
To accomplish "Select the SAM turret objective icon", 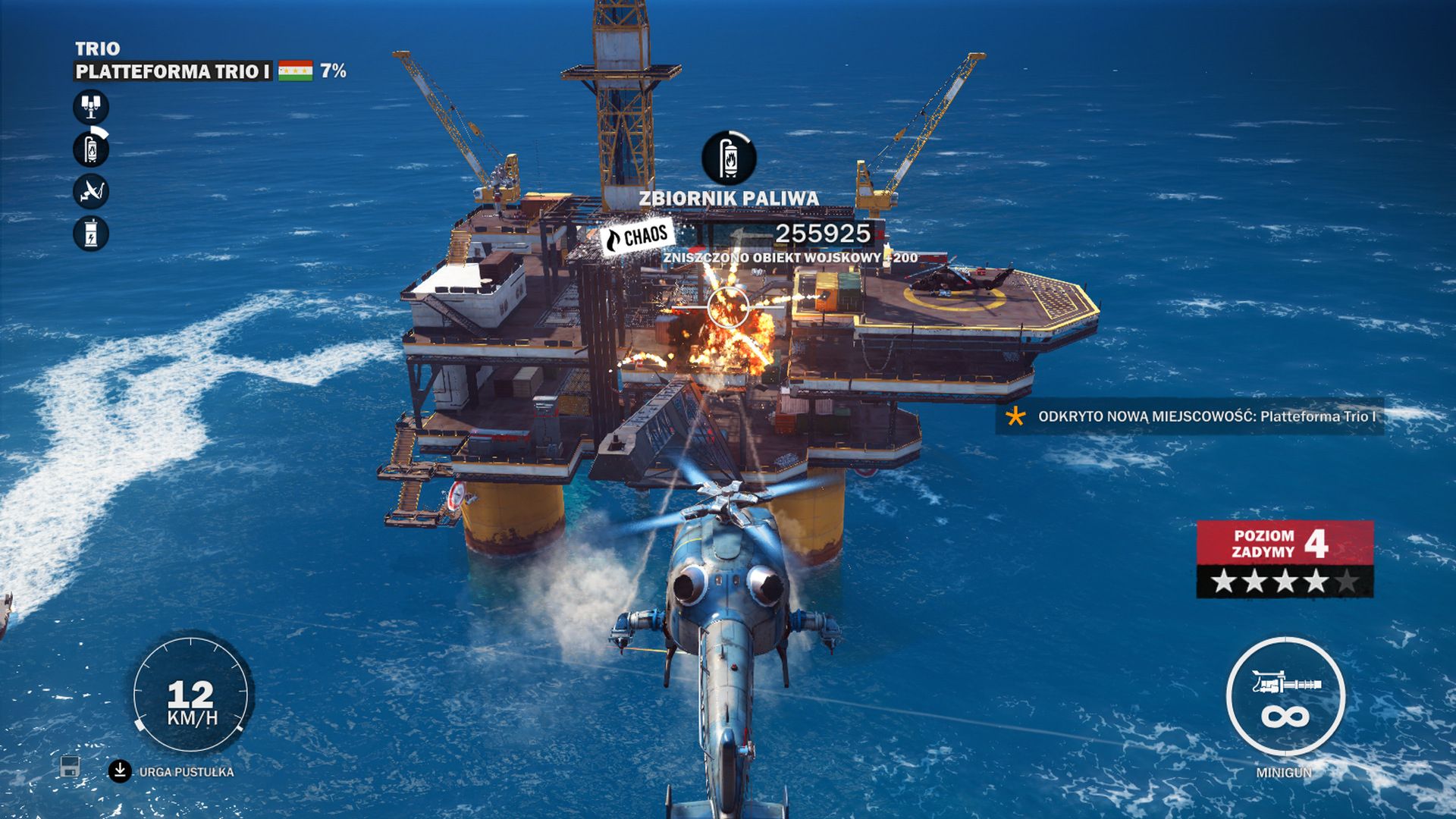I will [x=89, y=106].
